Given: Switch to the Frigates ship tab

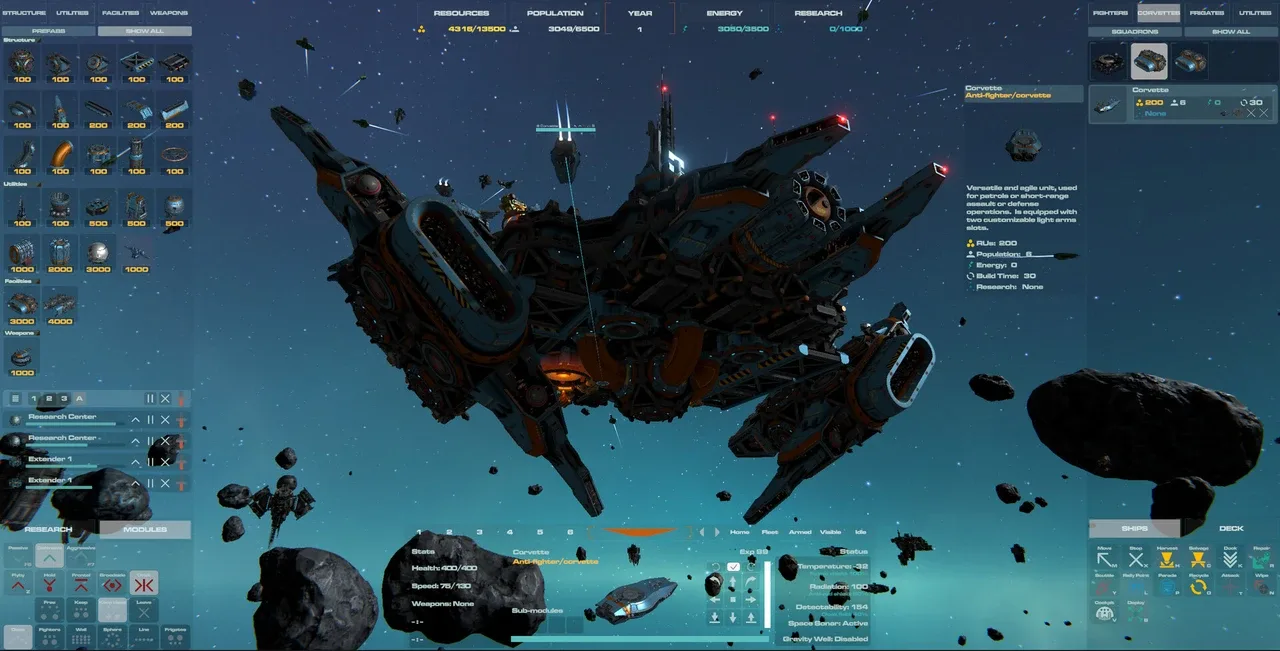Looking at the screenshot, I should tap(1206, 13).
